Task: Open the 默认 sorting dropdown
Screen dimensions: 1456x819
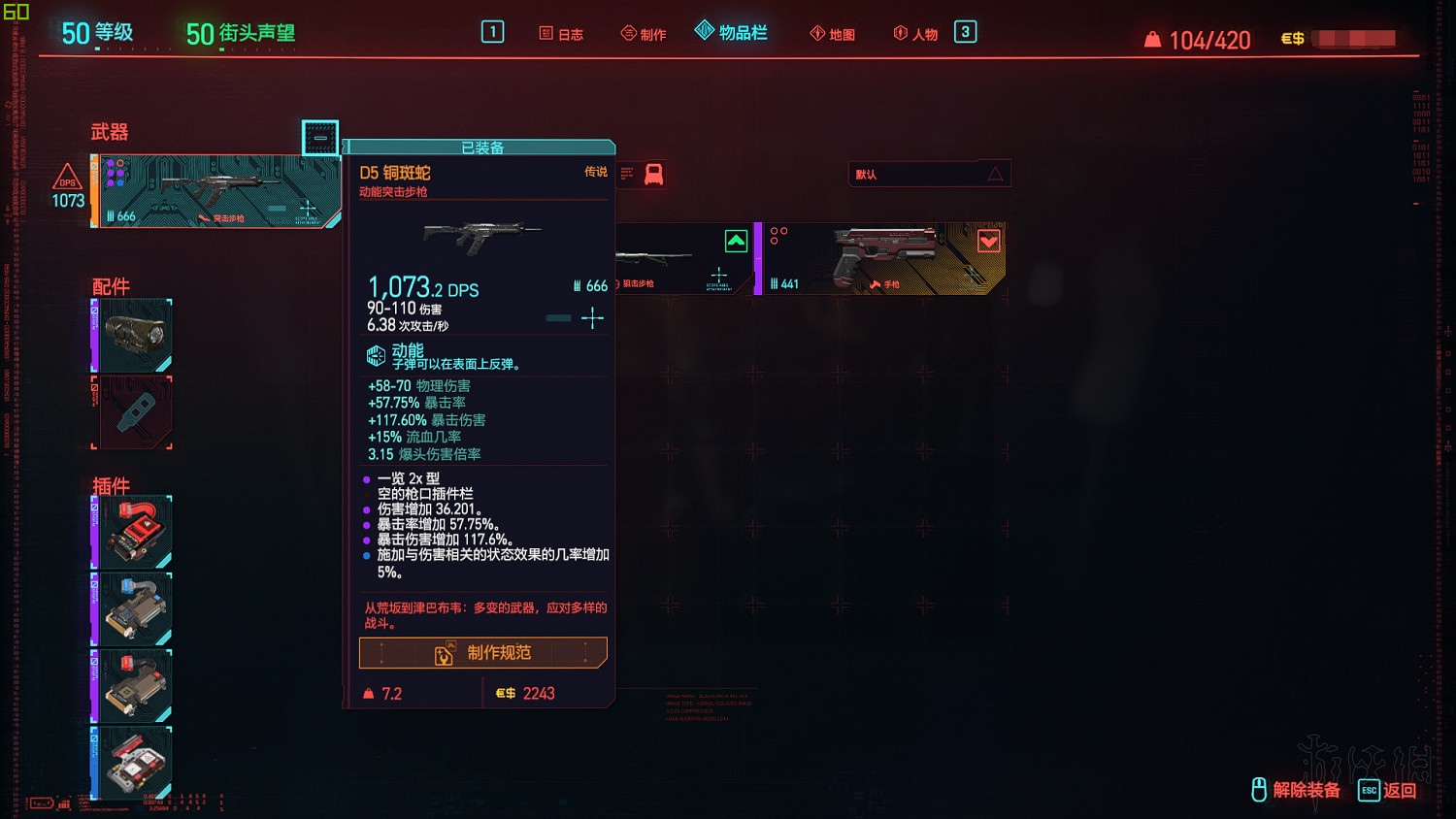Action: (928, 173)
